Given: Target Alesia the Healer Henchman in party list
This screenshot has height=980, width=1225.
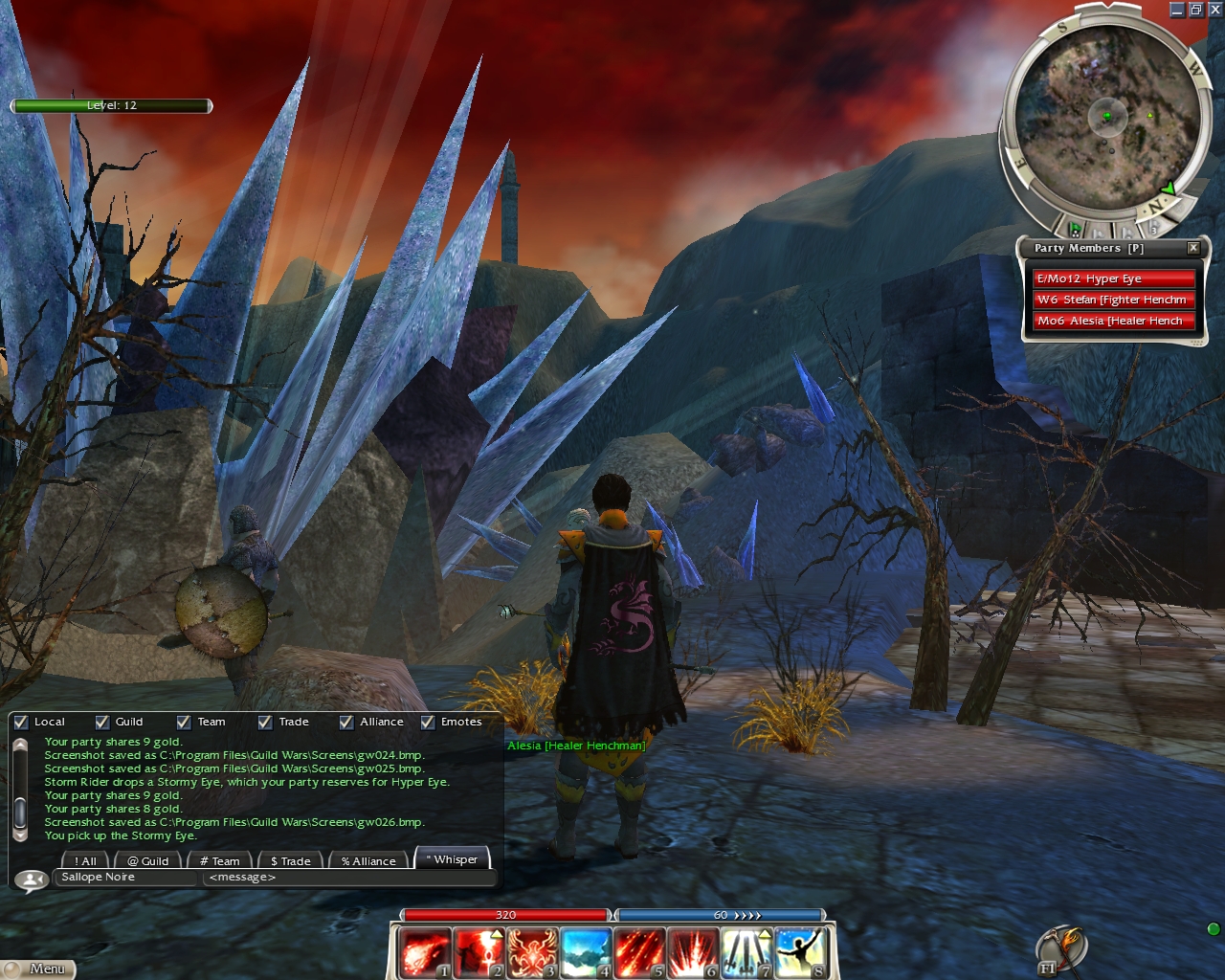Looking at the screenshot, I should (1114, 321).
